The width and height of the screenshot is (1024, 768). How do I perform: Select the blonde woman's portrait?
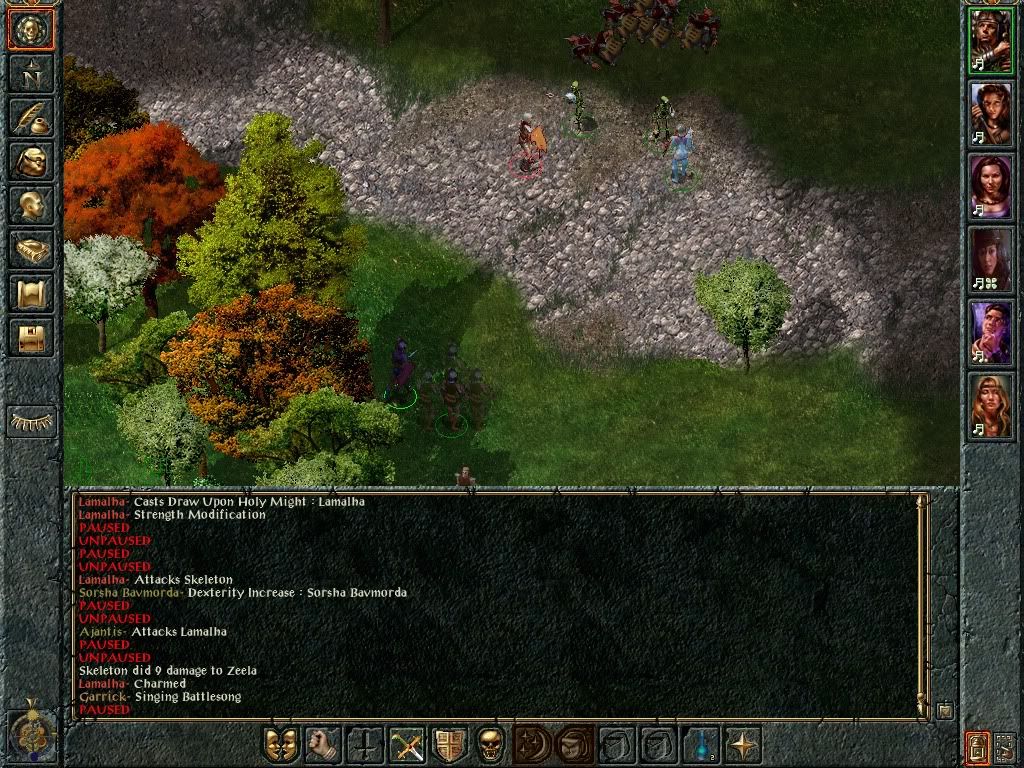991,407
